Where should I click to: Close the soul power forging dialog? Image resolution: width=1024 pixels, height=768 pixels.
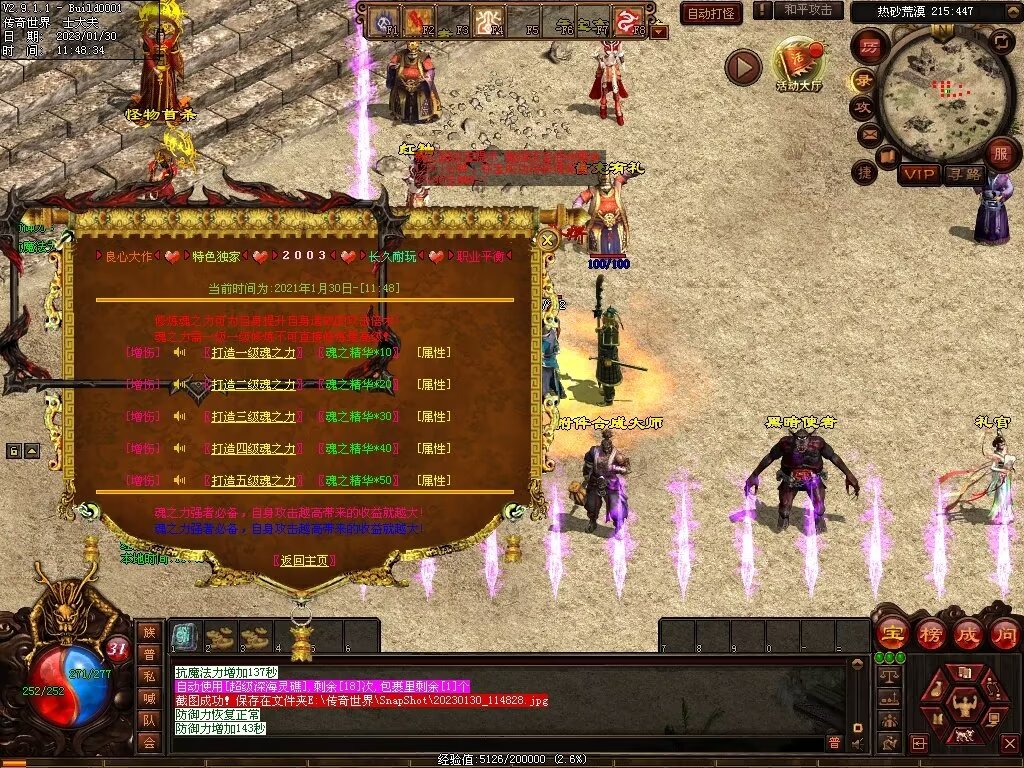548,240
